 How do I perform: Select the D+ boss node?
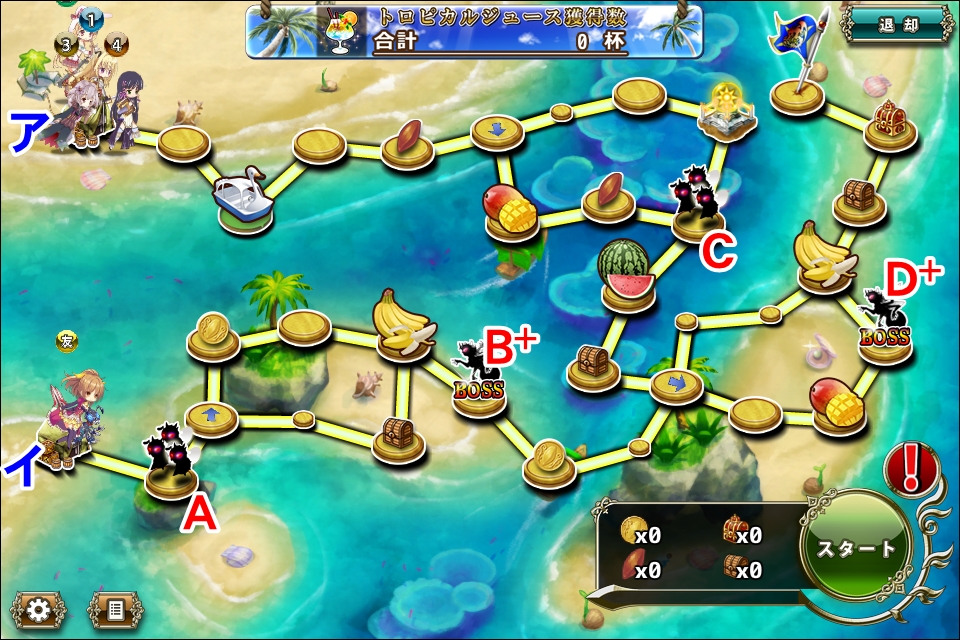(x=883, y=327)
